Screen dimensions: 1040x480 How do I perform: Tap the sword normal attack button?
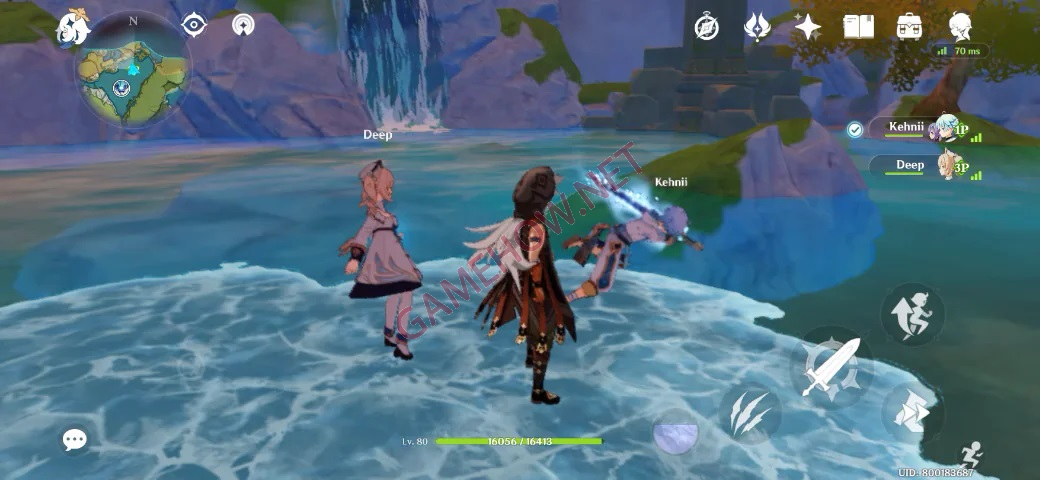click(832, 368)
